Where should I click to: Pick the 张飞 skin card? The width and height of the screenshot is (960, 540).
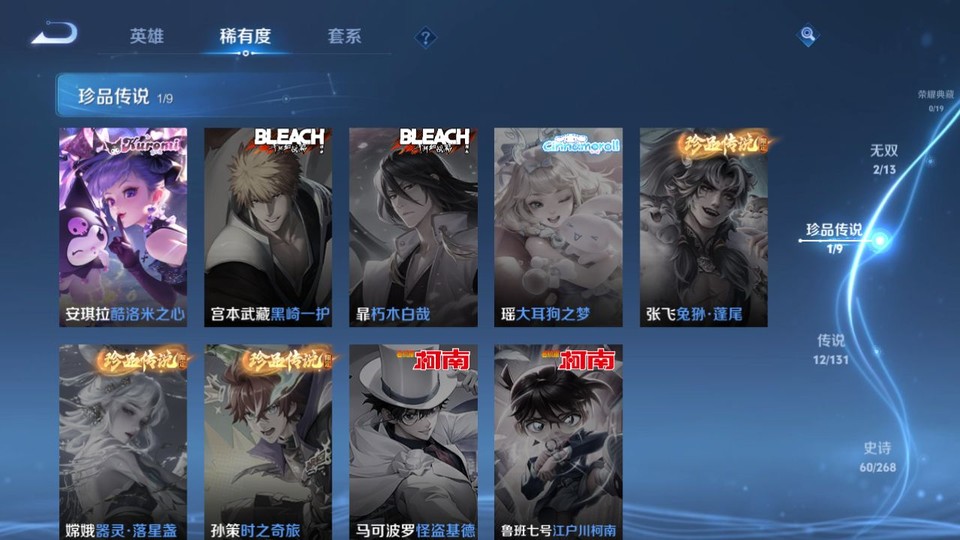pos(703,227)
